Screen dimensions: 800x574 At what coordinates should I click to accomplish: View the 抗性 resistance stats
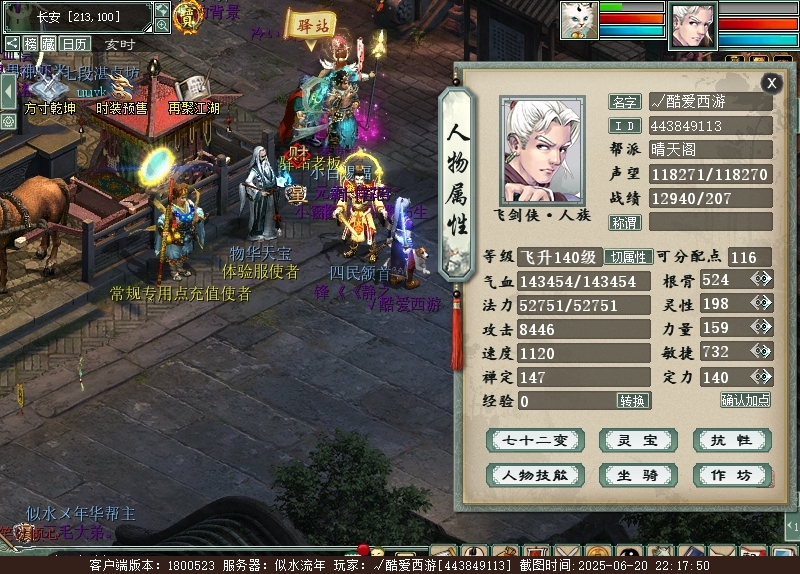pyautogui.click(x=731, y=441)
